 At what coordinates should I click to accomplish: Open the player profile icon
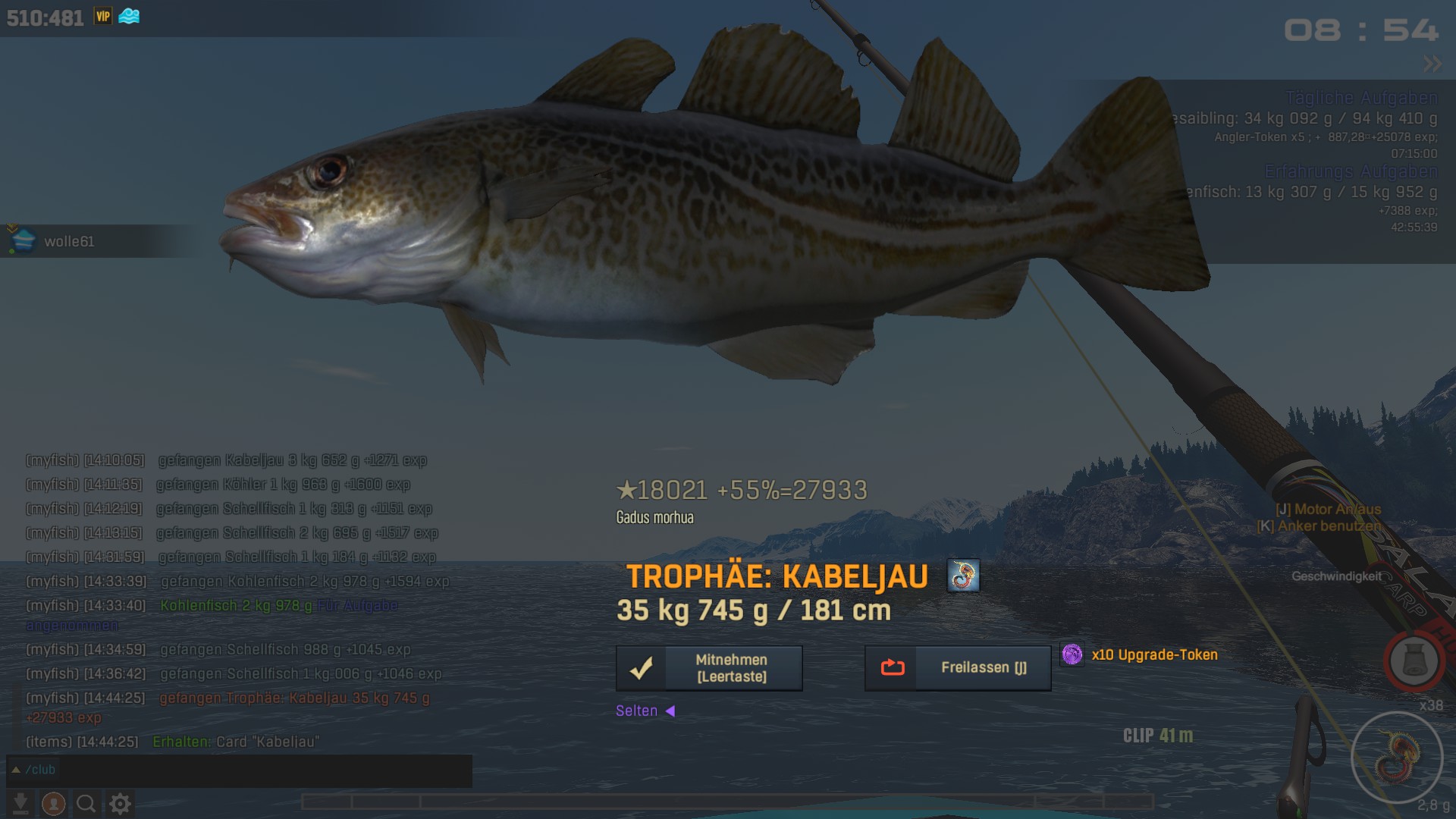[53, 803]
